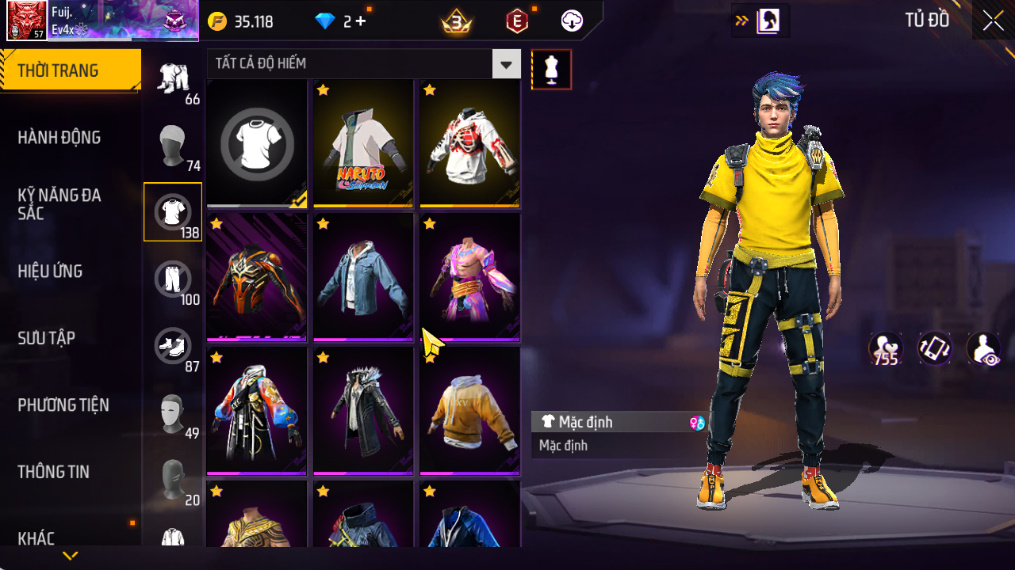Close the Tủ Đồ wardrobe screen

coord(992,21)
